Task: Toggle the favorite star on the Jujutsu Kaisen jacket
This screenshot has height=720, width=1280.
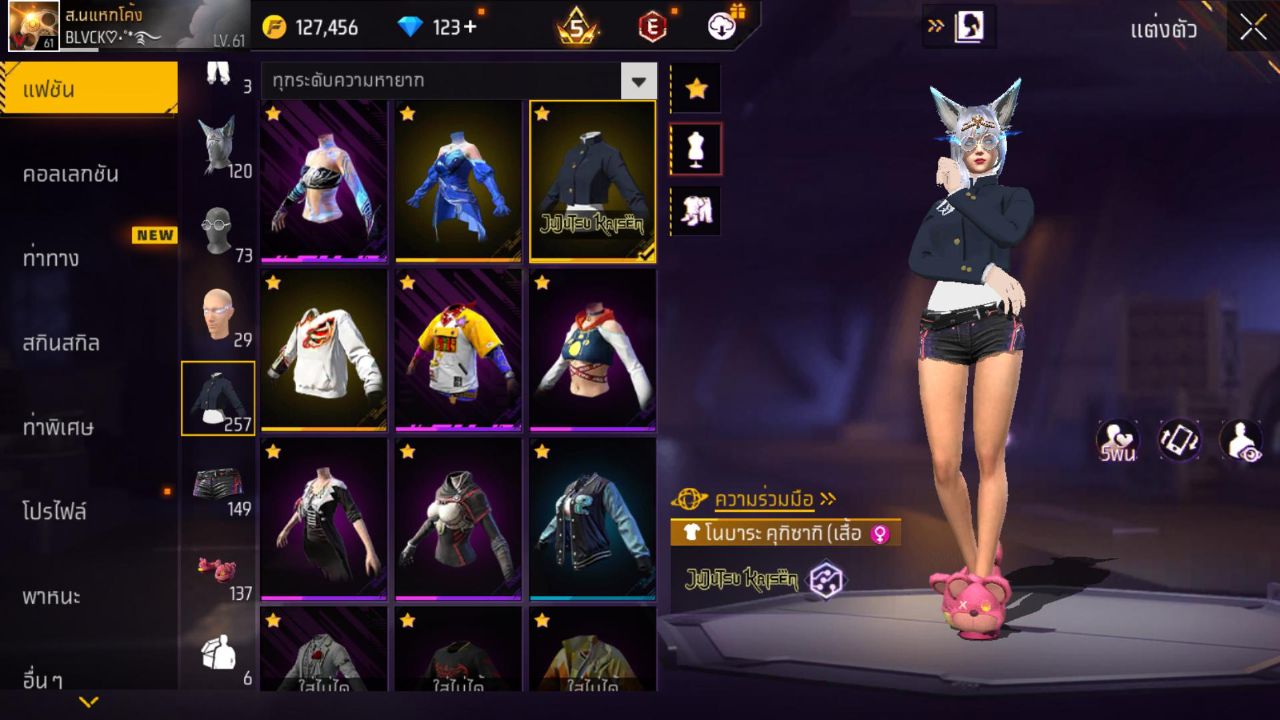Action: [541, 115]
